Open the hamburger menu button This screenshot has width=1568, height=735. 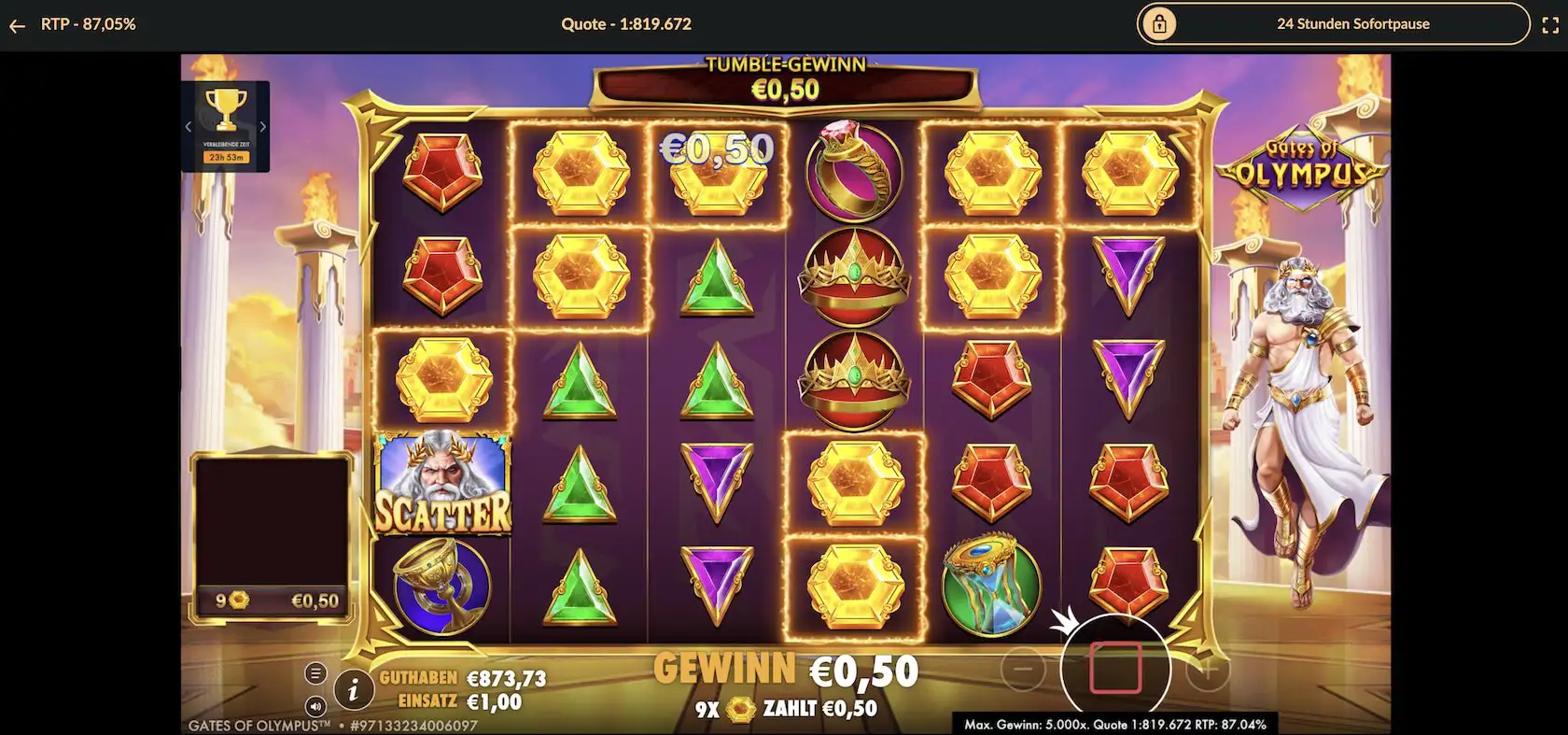(315, 673)
